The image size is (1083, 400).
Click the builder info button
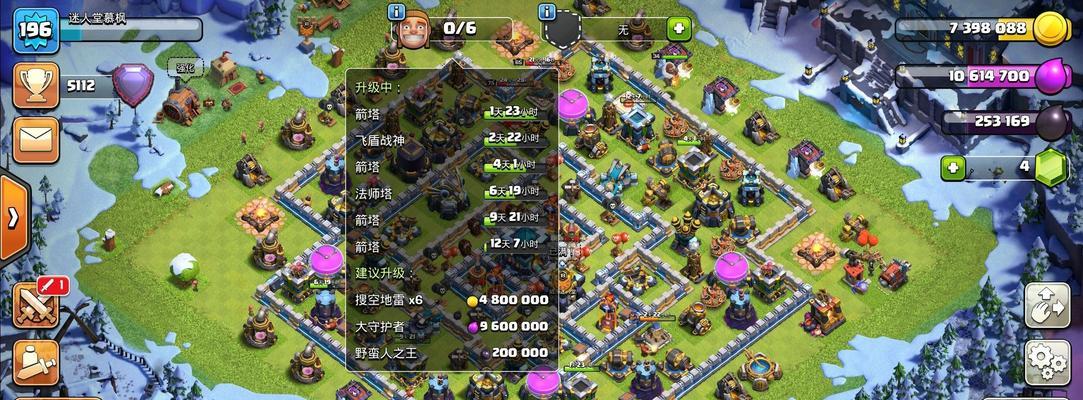[397, 12]
